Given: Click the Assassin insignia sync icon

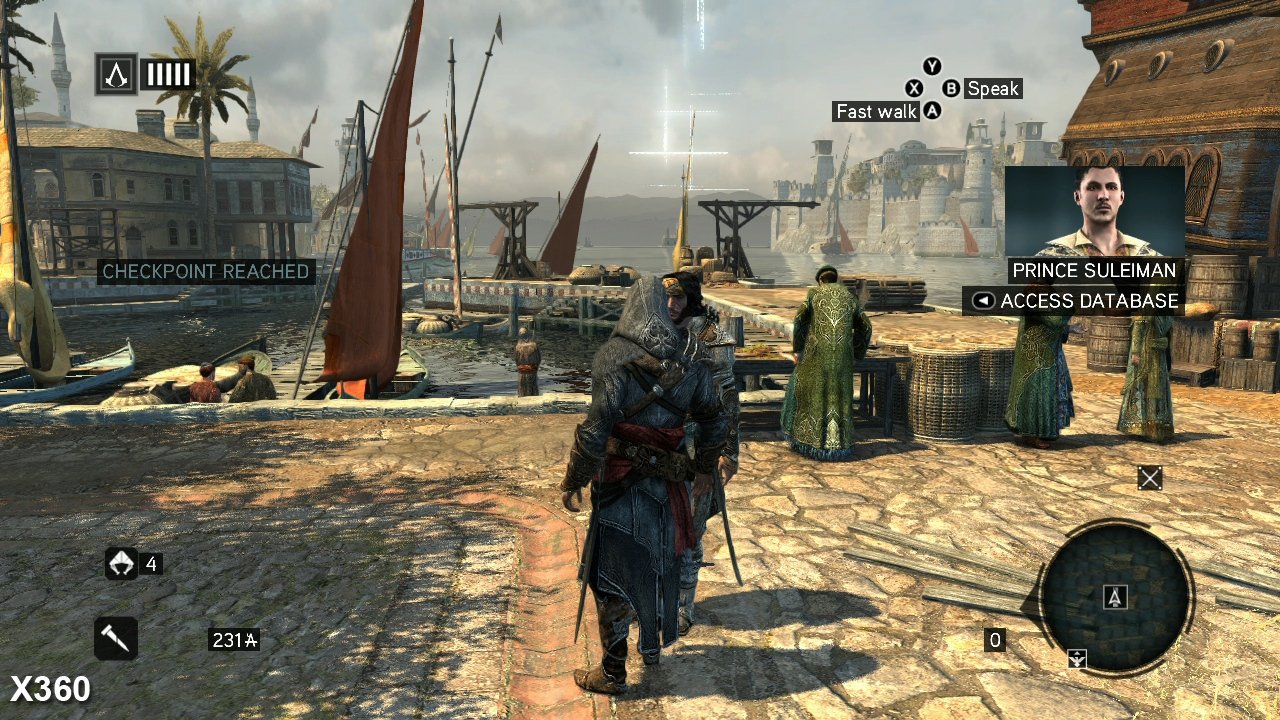Looking at the screenshot, I should [116, 74].
